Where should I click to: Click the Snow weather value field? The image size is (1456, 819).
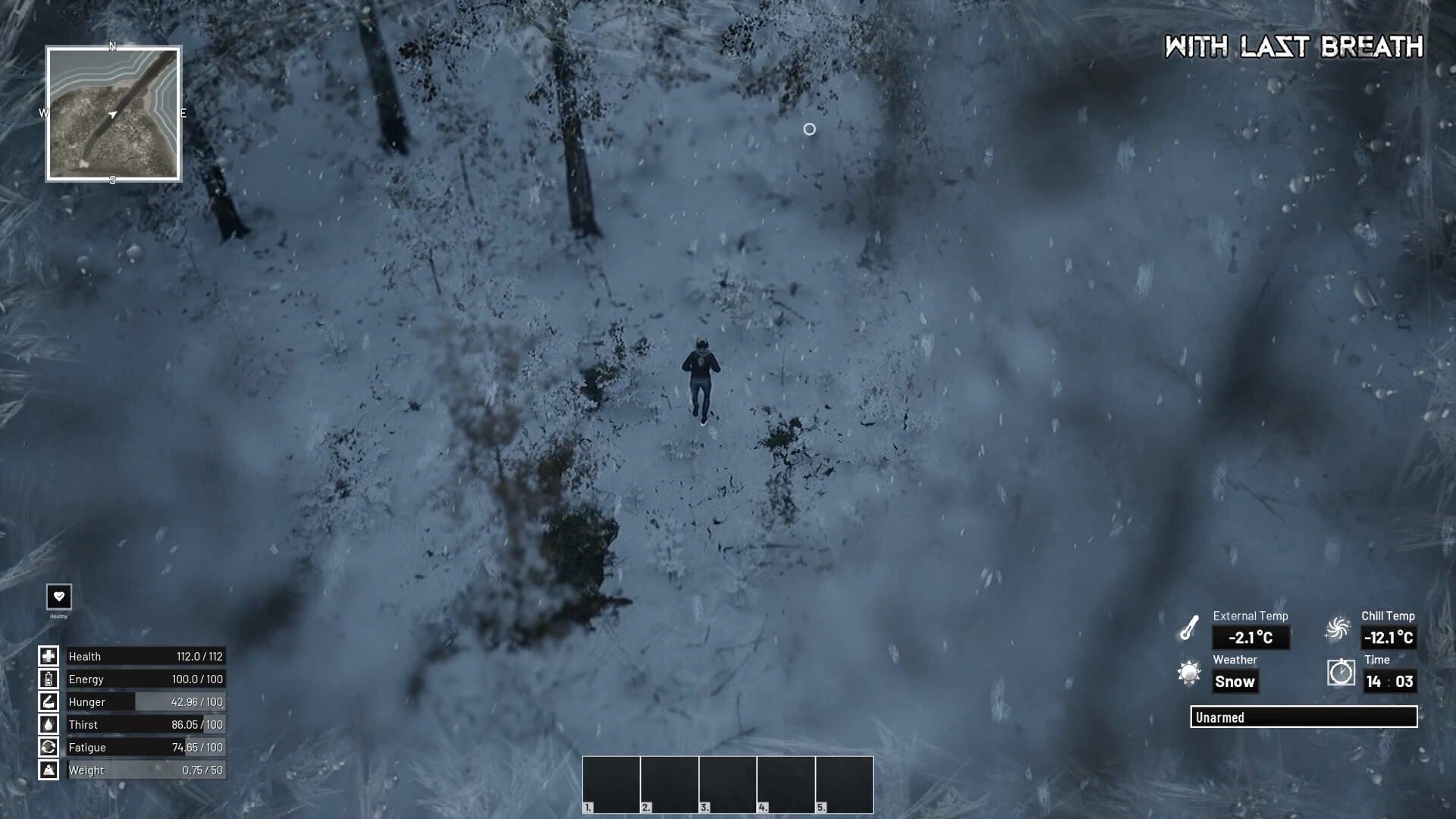[x=1236, y=681]
